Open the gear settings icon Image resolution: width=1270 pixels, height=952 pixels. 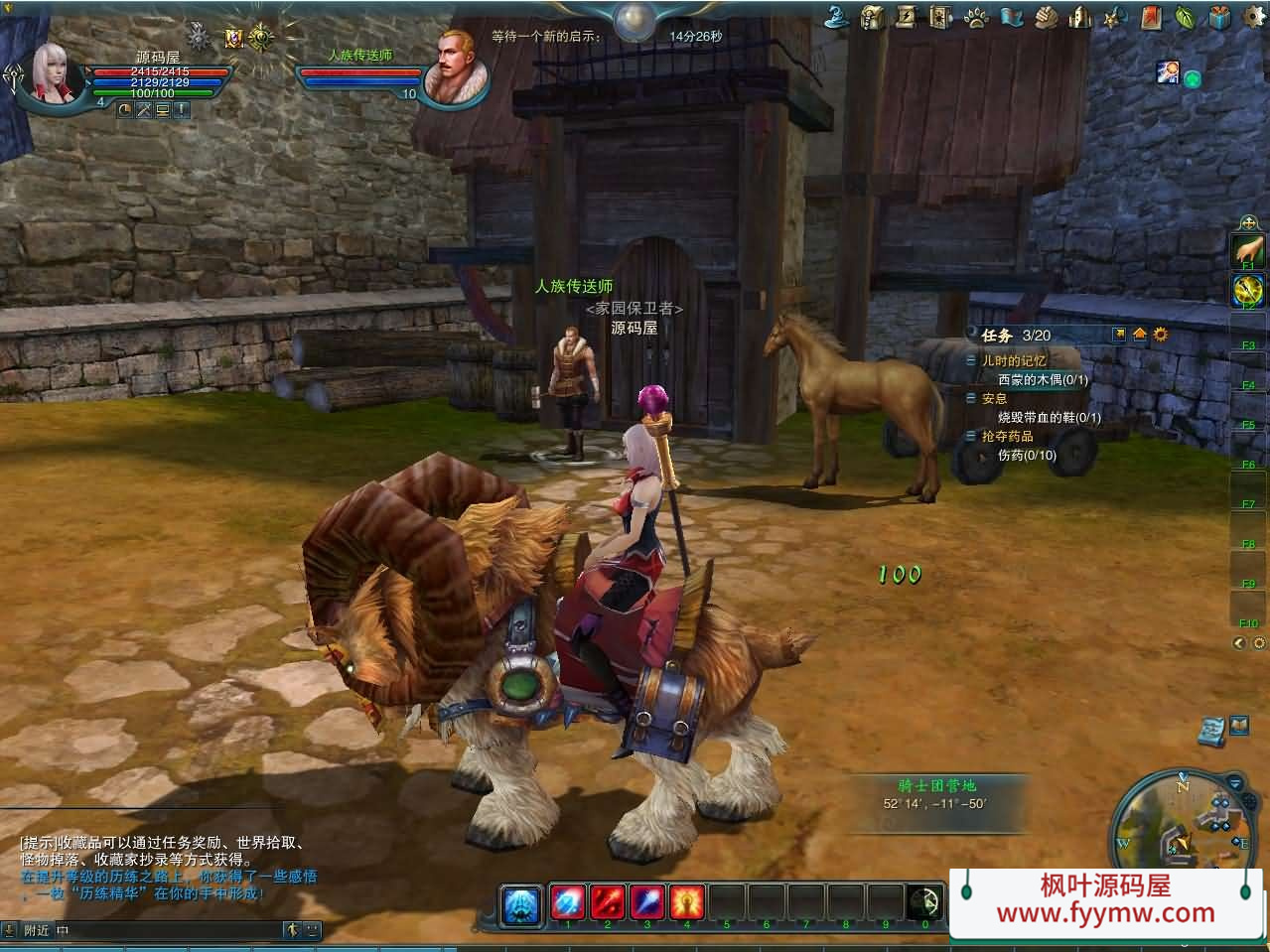(1254, 17)
